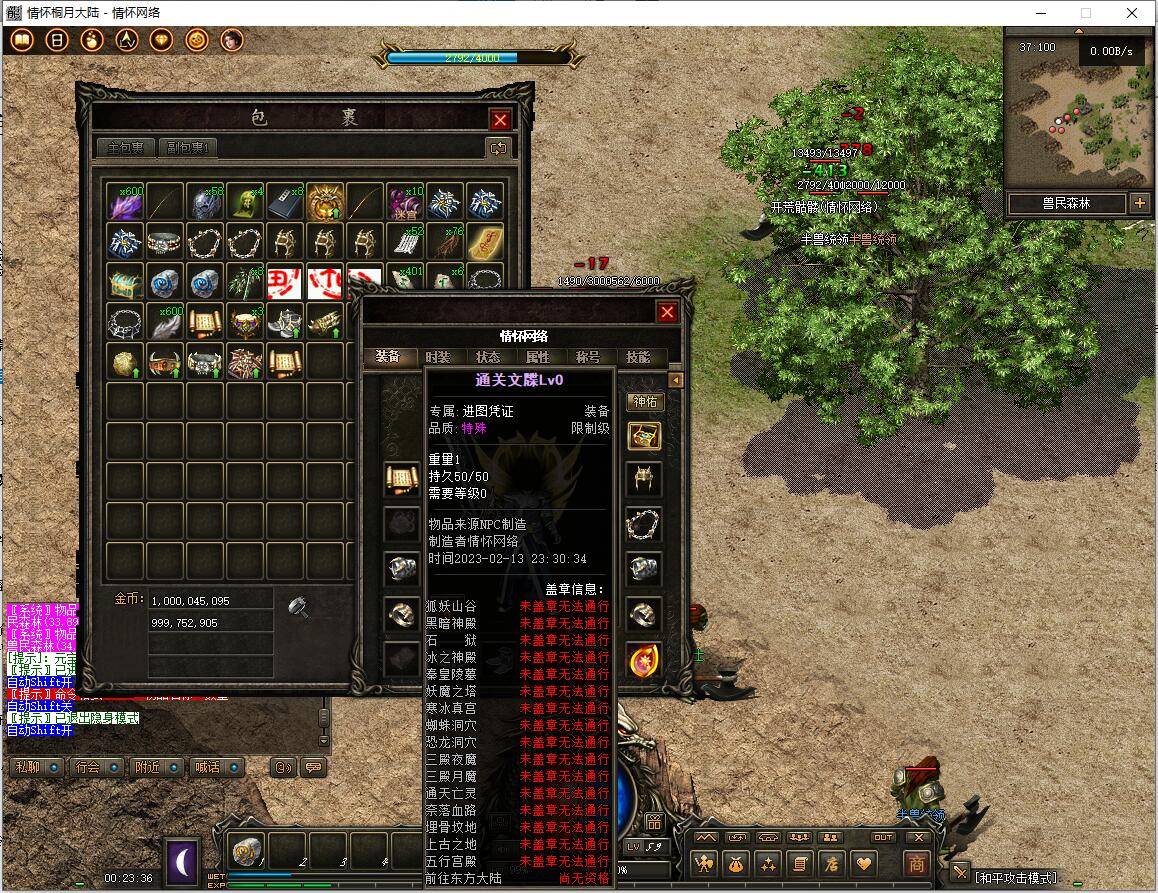Pick the purple crystal stack x600

pos(126,202)
